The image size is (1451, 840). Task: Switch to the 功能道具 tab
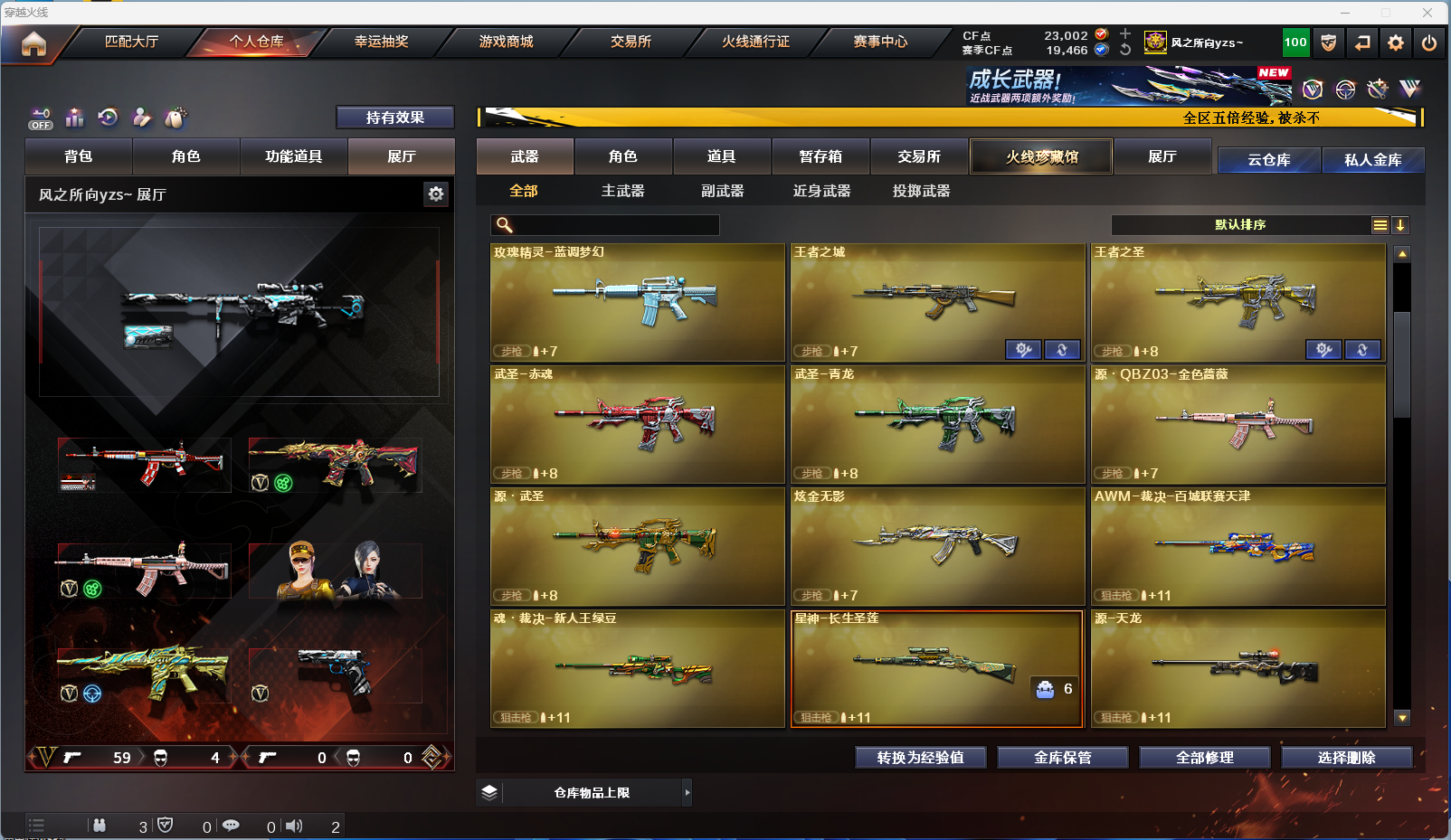tap(293, 156)
